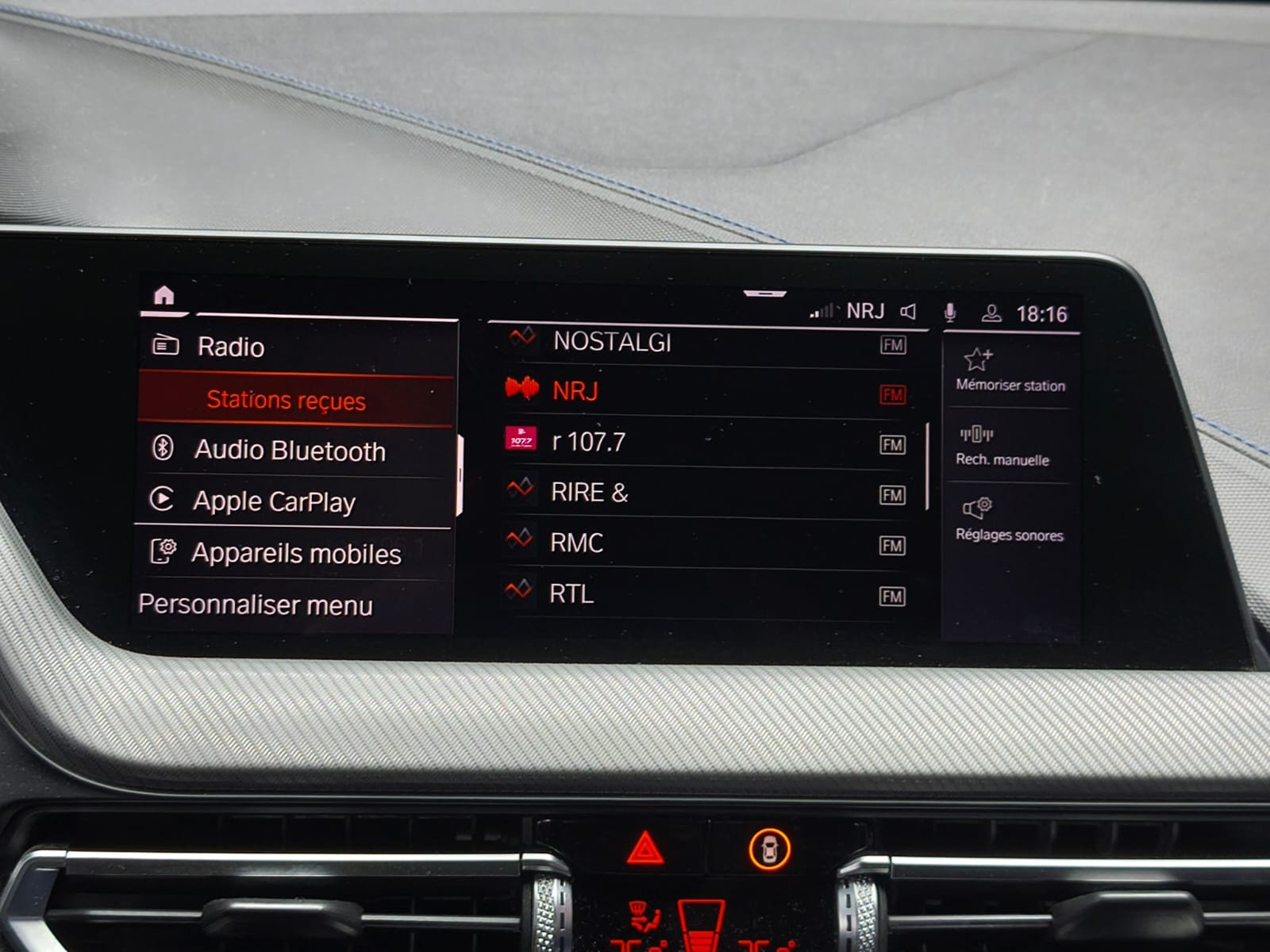Screen dimensions: 1270x952
Task: Click the microphone icon in status bar
Action: coord(949,313)
